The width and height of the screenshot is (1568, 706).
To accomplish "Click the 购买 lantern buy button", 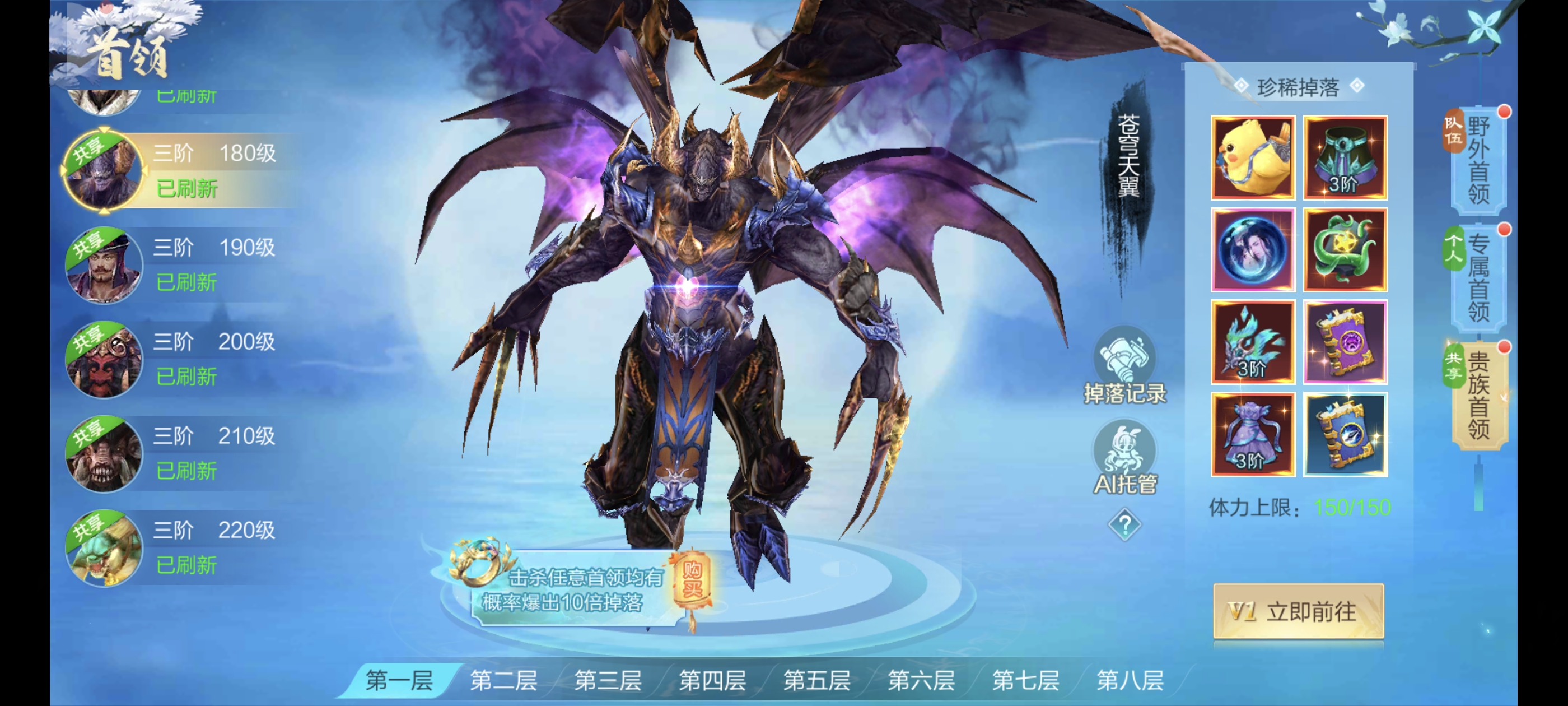I will click(692, 579).
